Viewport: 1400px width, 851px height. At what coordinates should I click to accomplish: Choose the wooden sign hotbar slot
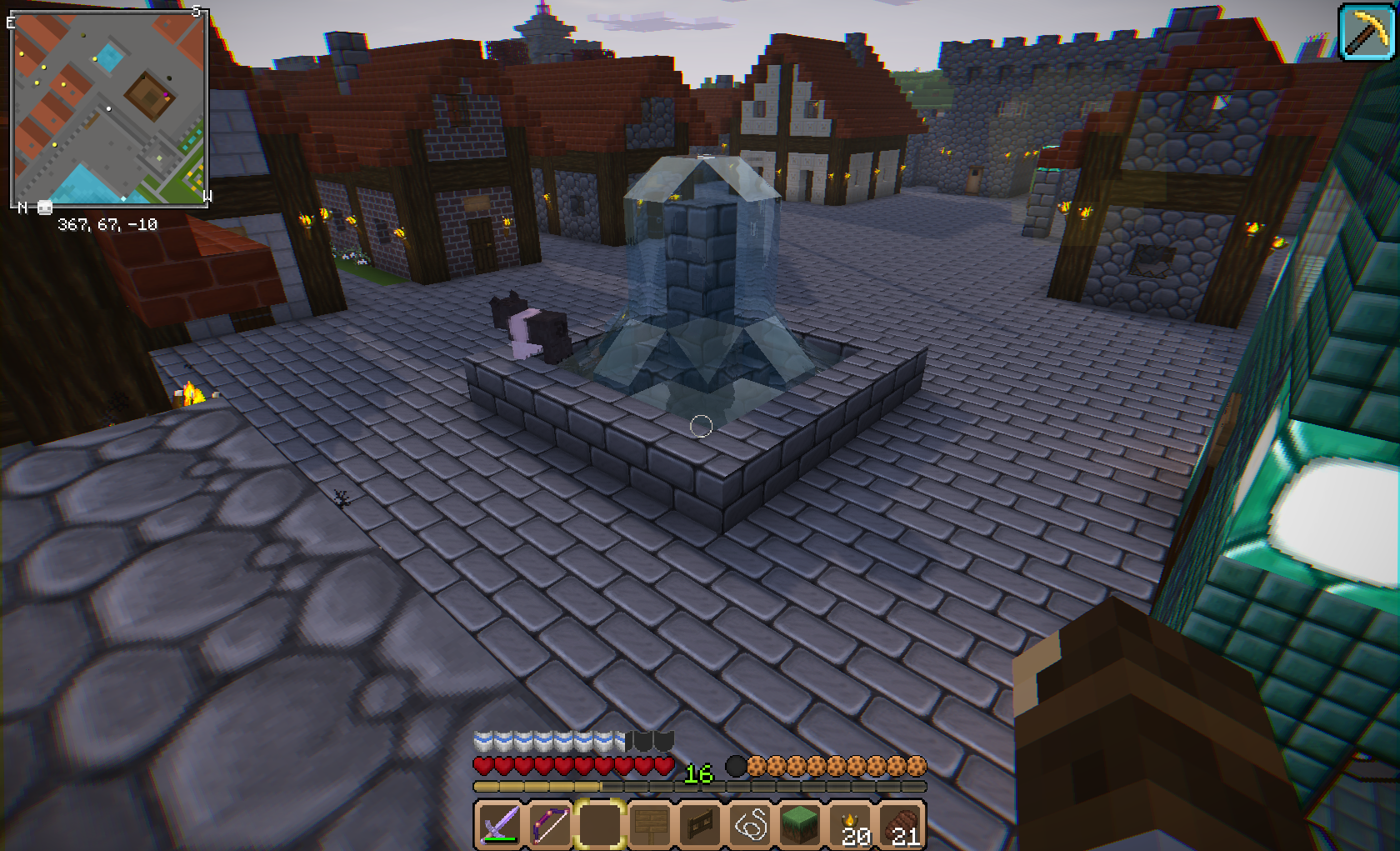click(x=649, y=825)
